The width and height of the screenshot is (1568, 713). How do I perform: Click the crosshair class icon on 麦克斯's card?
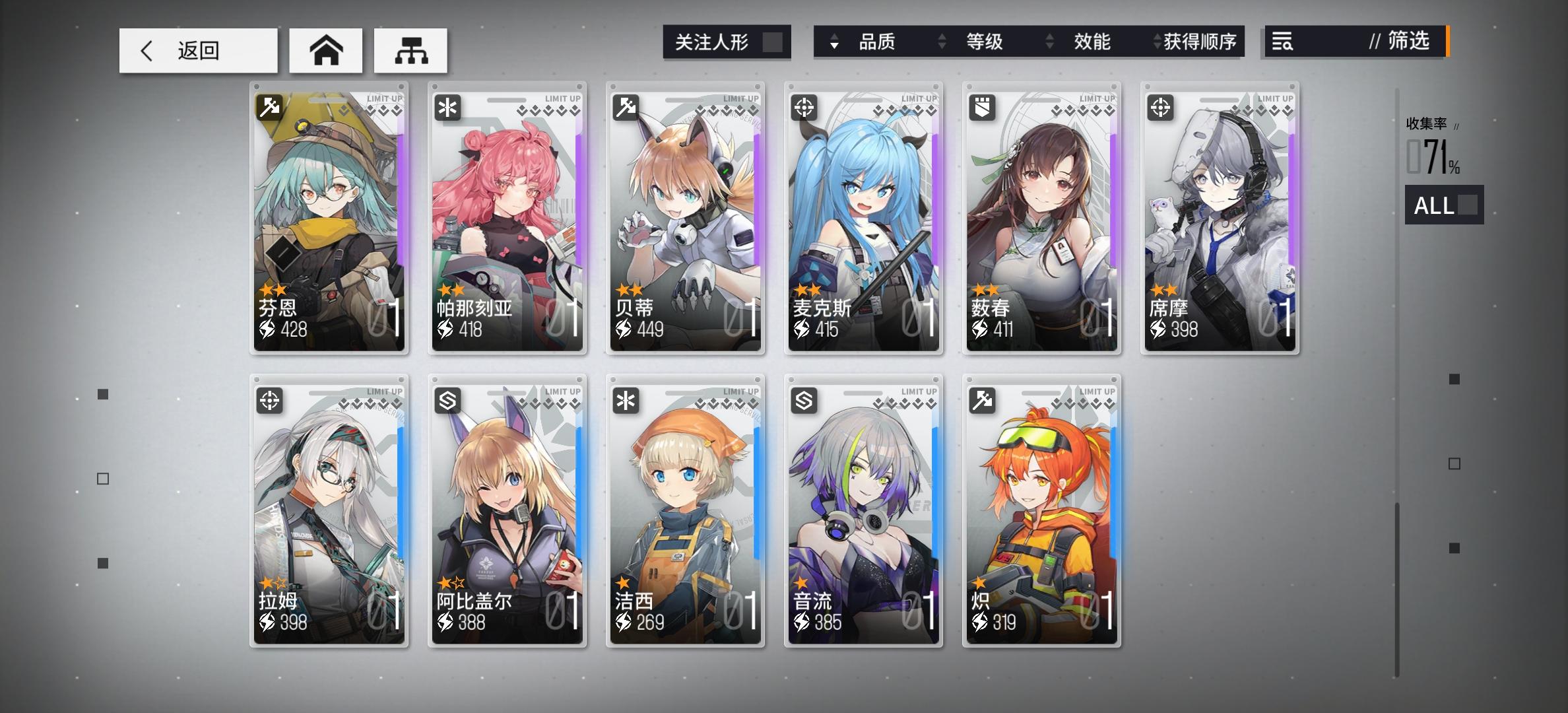[x=803, y=106]
